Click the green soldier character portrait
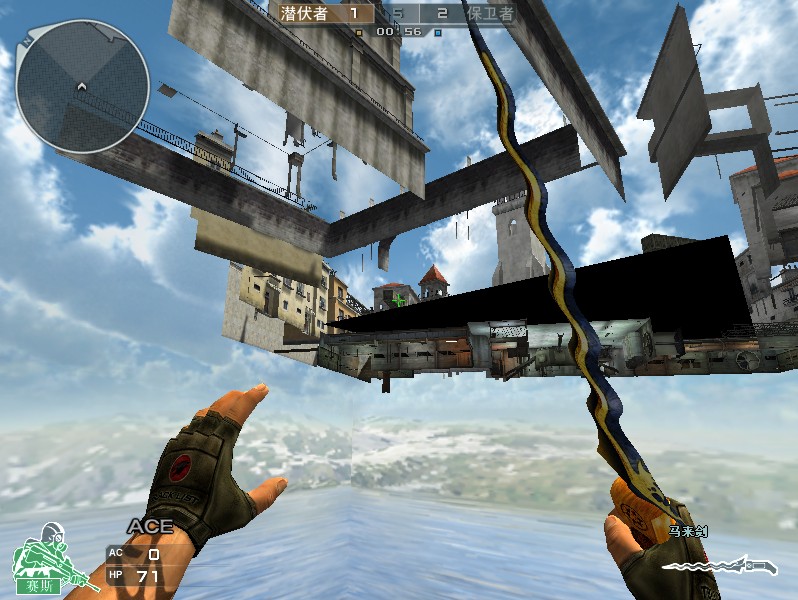The height and width of the screenshot is (600, 798). 40,559
